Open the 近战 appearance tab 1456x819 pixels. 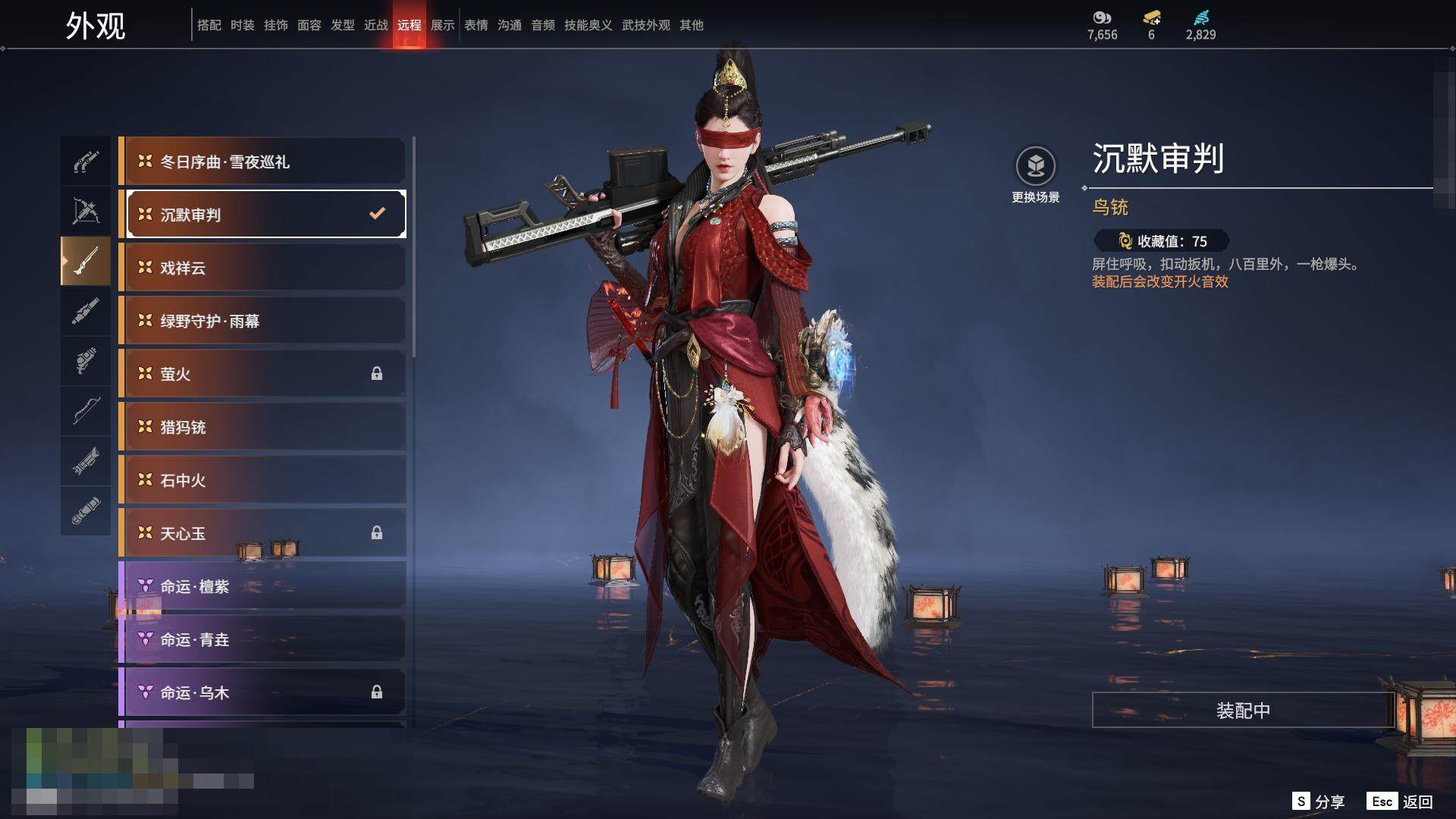375,25
